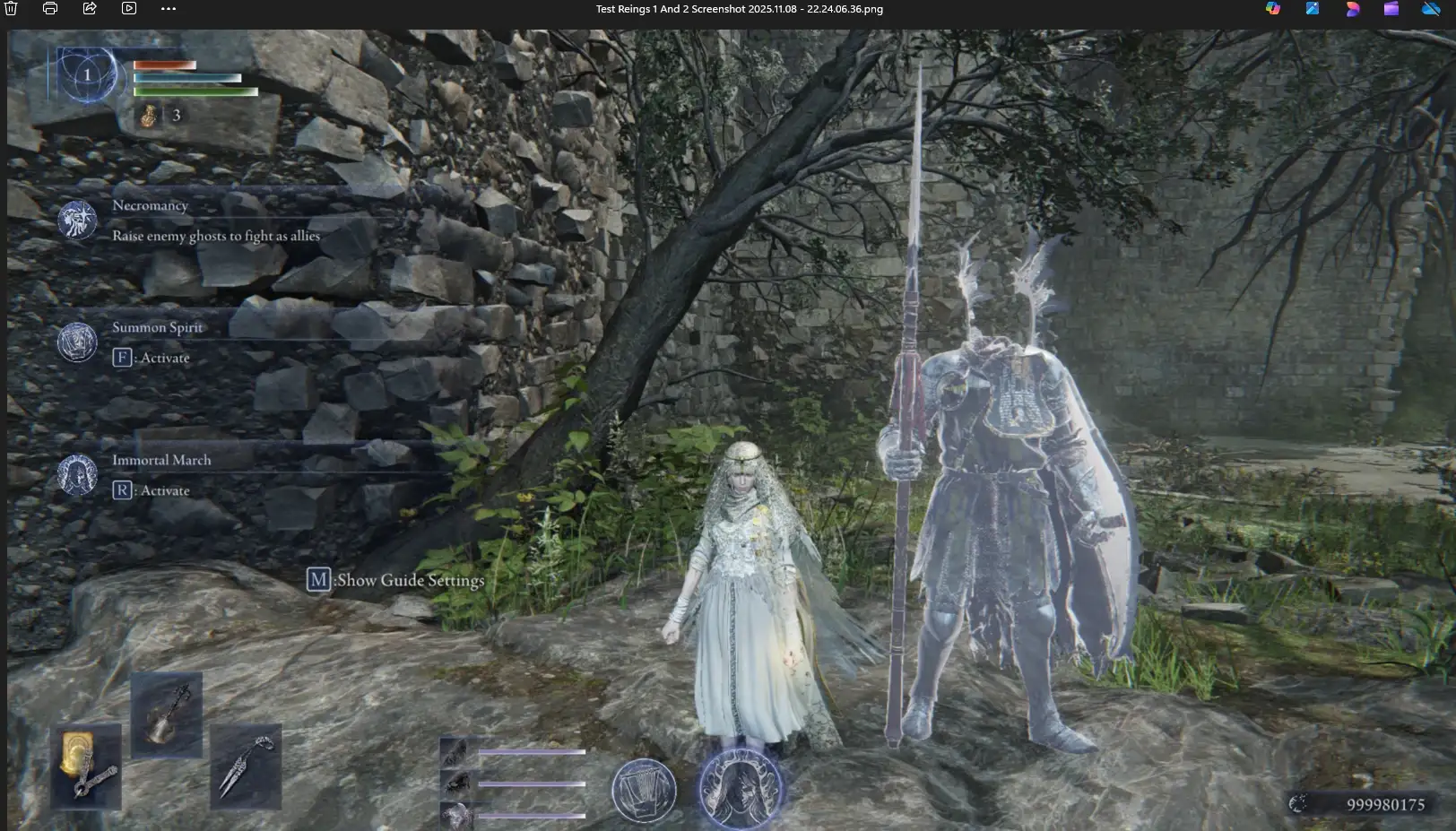Click the level 1 emblem

[x=87, y=75]
